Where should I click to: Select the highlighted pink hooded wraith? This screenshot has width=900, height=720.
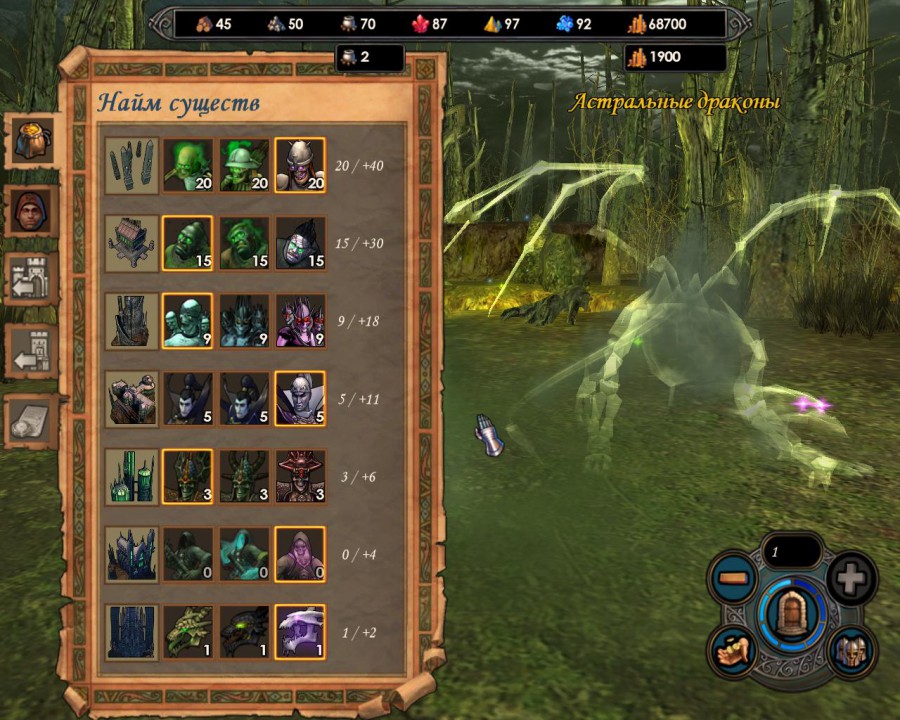point(300,554)
